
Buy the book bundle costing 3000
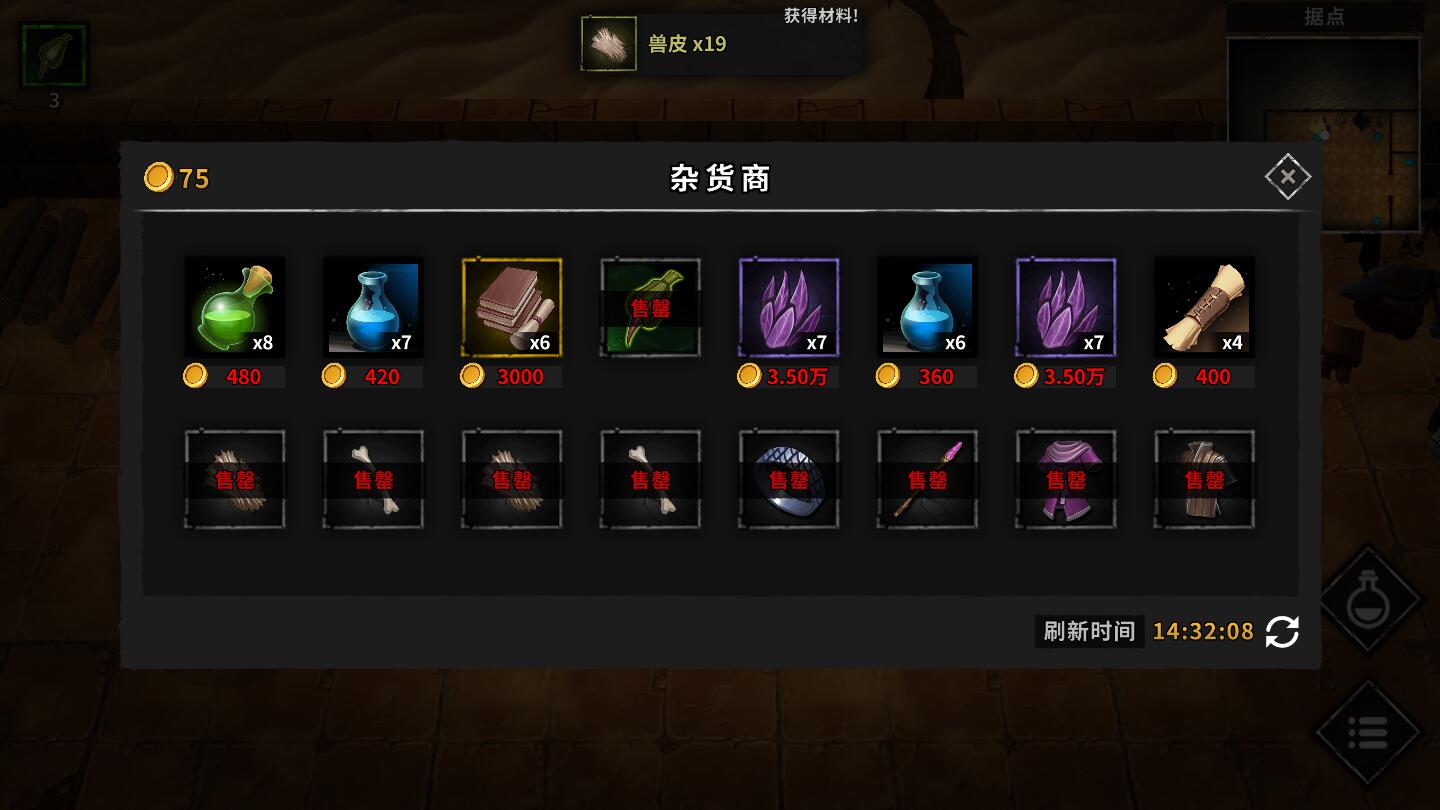point(511,307)
